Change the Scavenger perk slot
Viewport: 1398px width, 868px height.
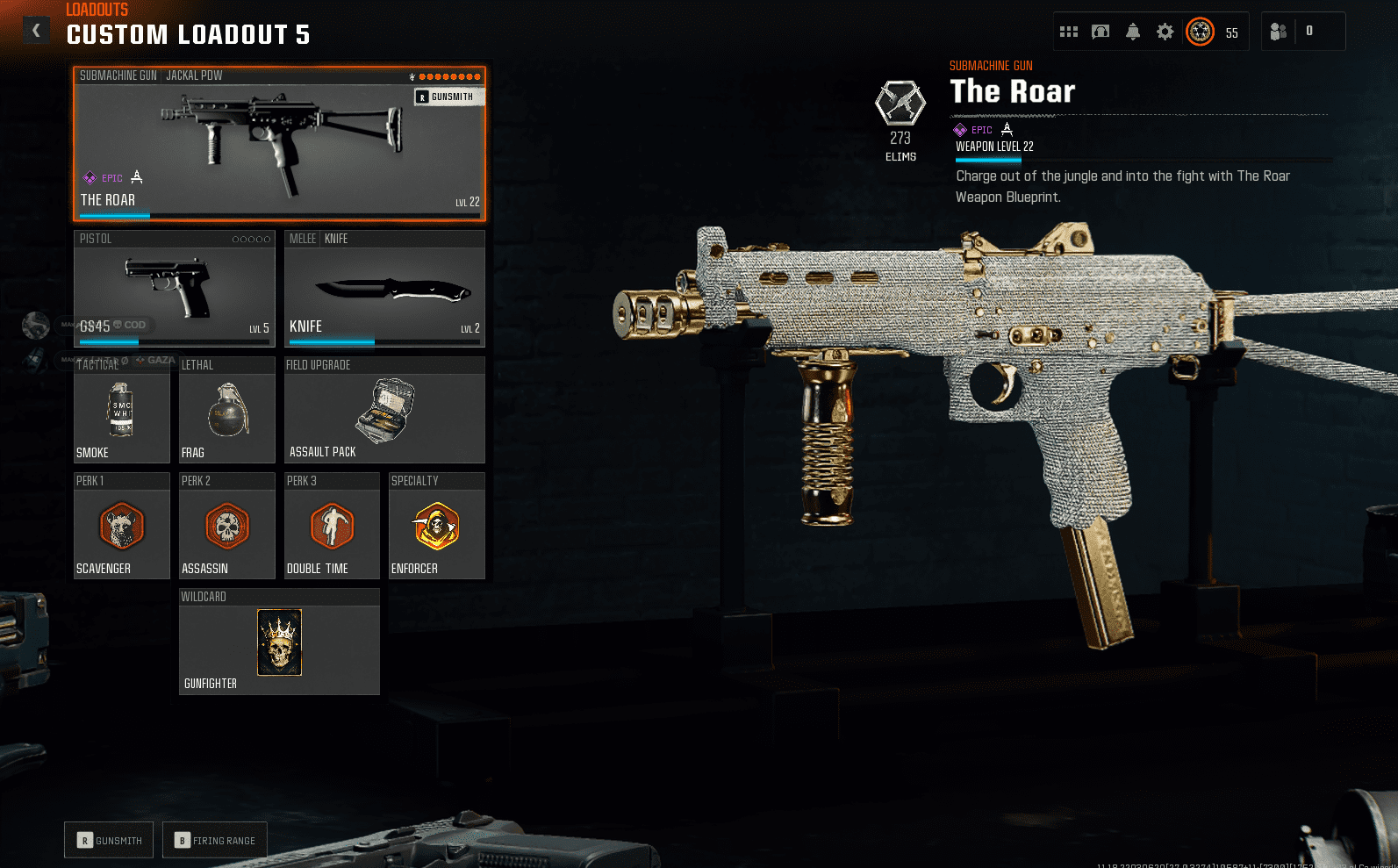(x=121, y=526)
